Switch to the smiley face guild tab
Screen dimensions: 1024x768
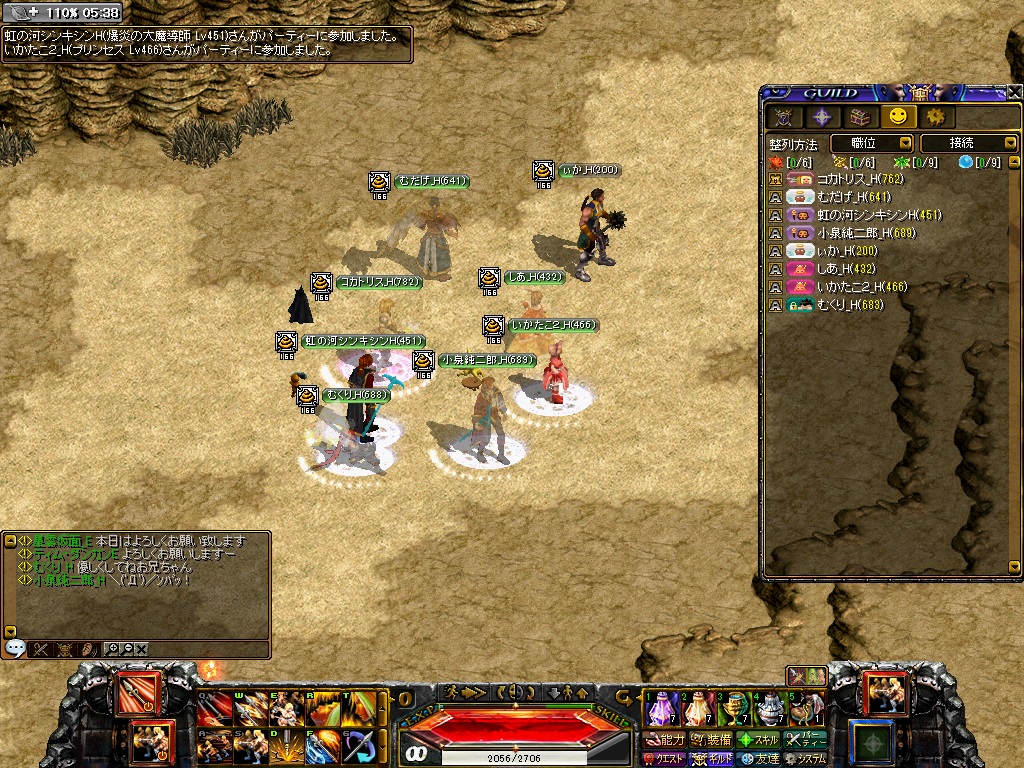pos(897,117)
